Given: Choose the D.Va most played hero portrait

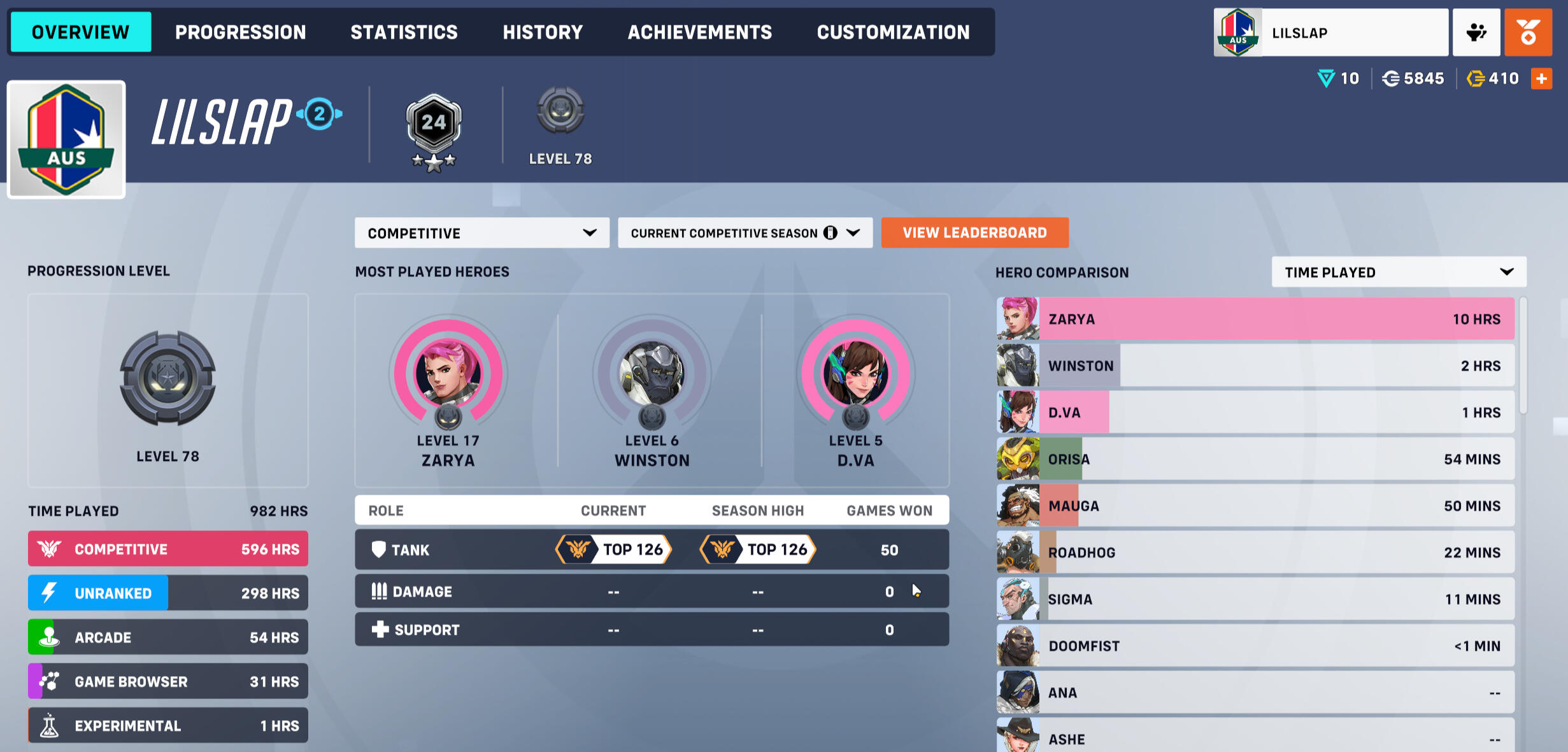Looking at the screenshot, I should 855,374.
